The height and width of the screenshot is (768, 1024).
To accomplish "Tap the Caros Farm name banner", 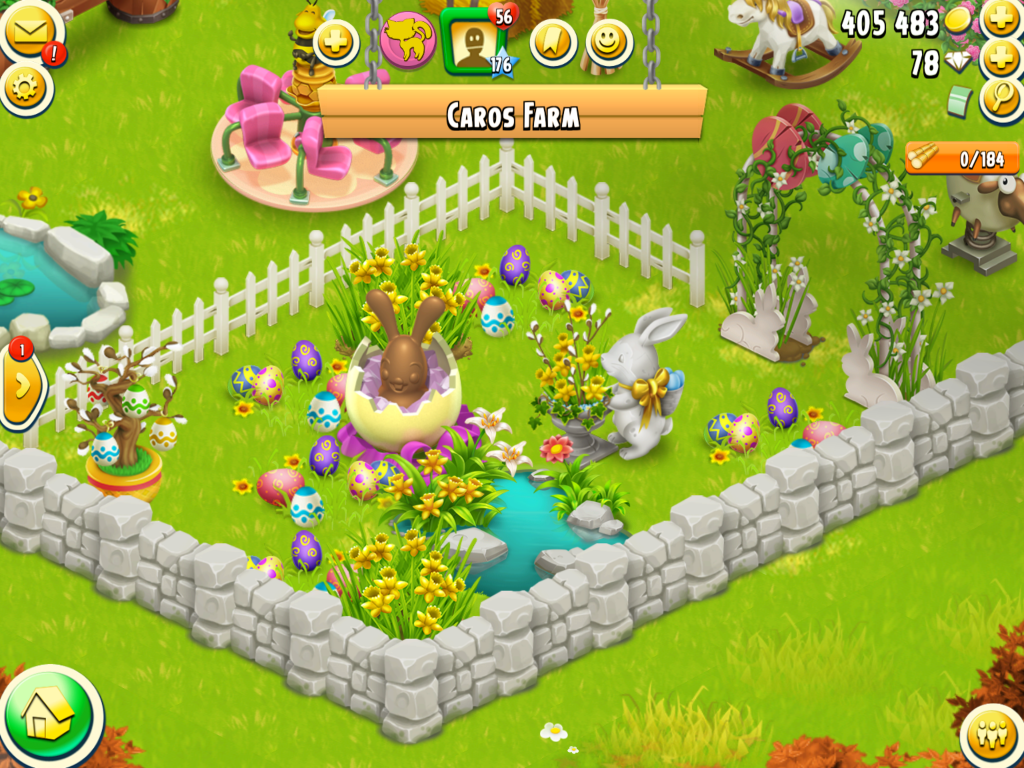I will (x=512, y=114).
